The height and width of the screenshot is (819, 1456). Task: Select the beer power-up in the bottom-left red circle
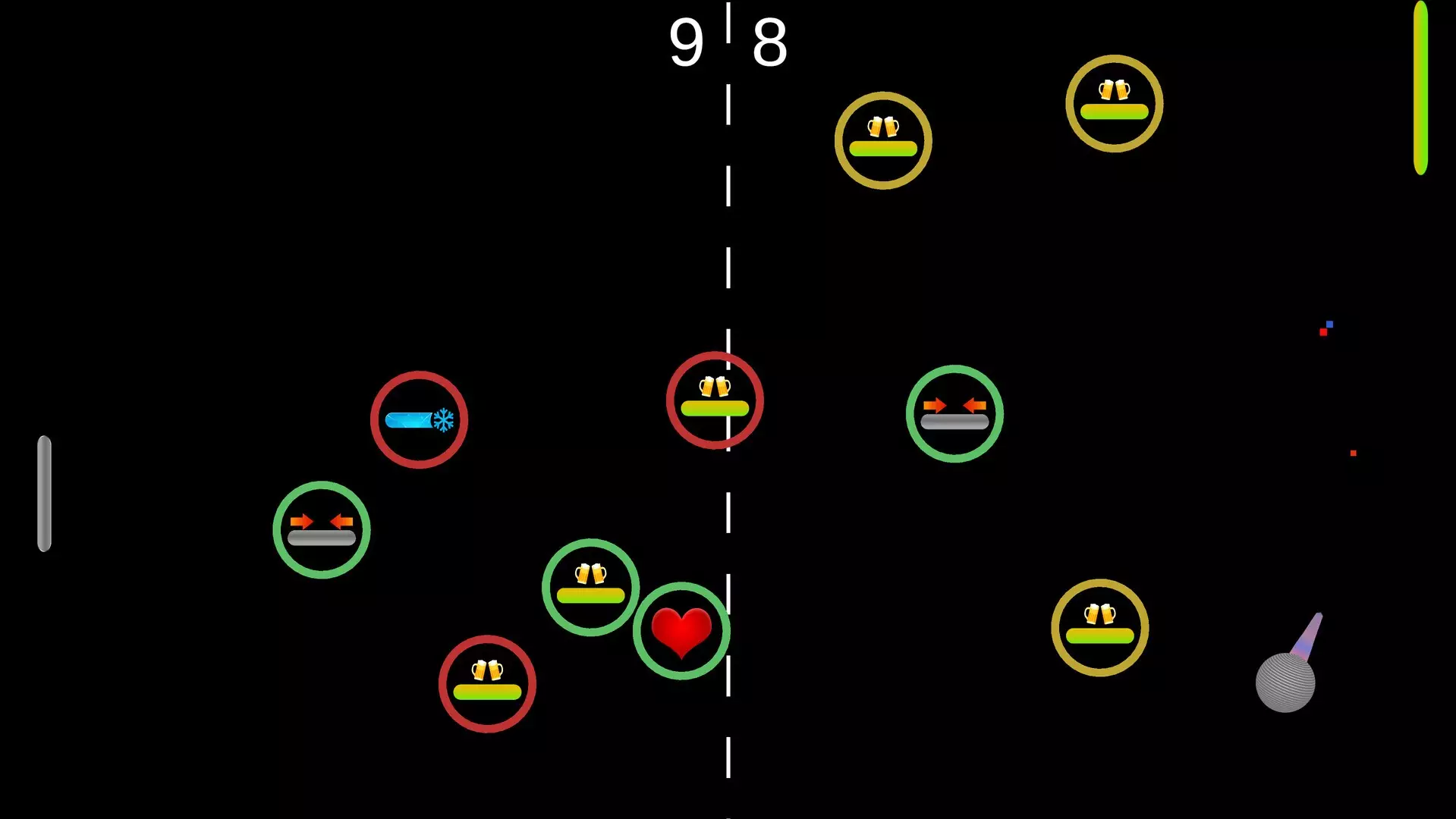point(486,685)
